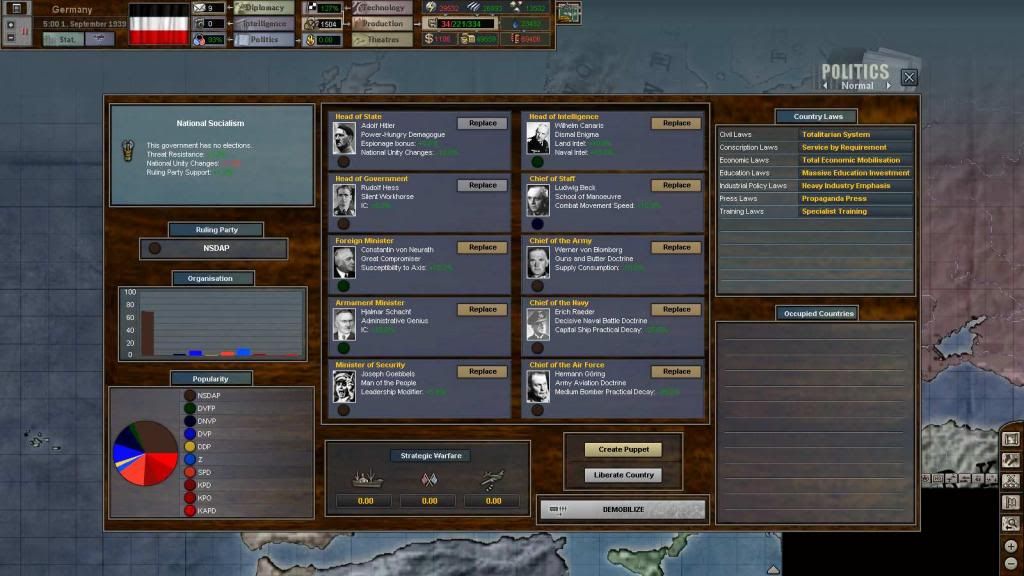
Task: Switch to the Intelligence tab
Action: pos(265,24)
